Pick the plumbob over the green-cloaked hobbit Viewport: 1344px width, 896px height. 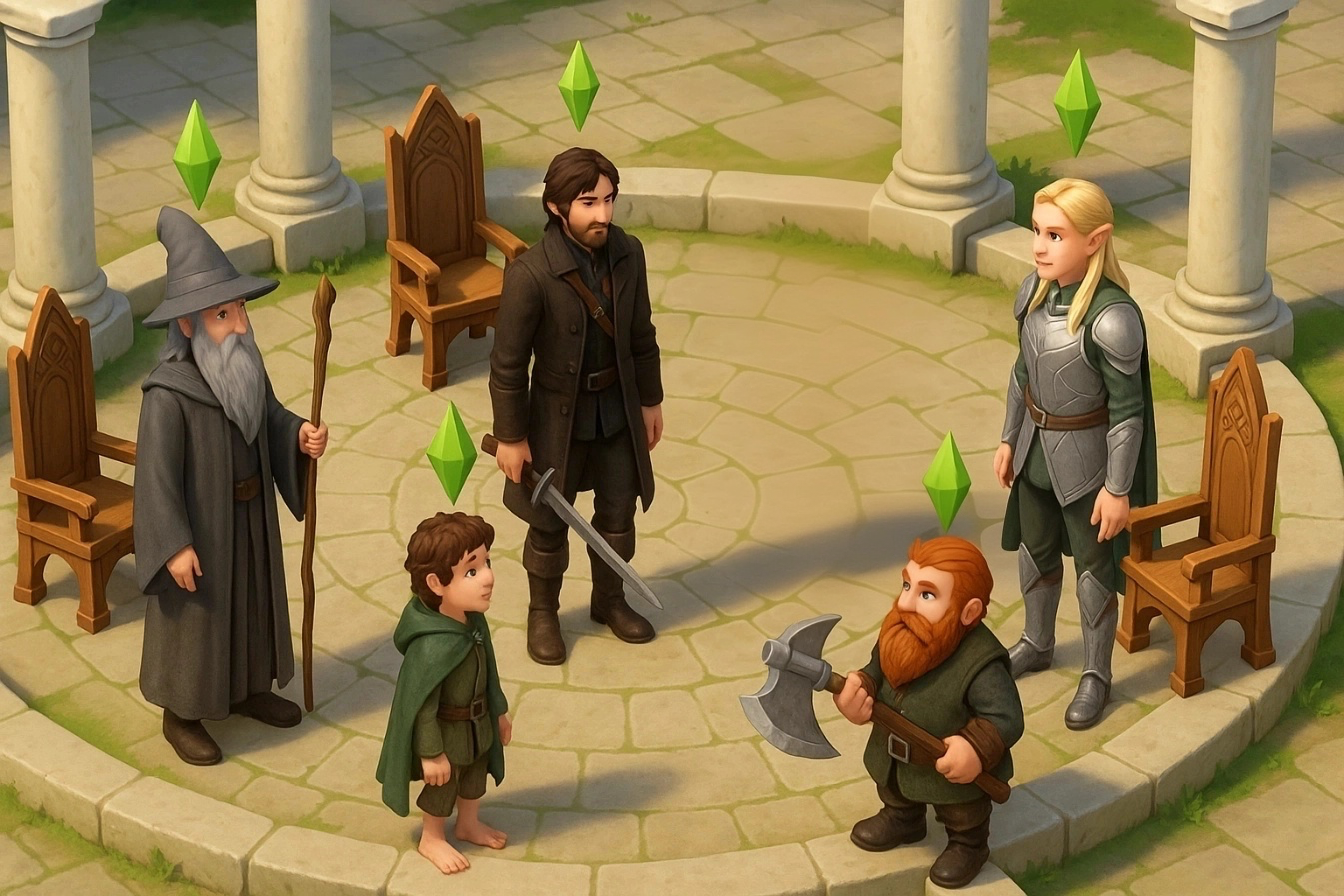pos(451,452)
